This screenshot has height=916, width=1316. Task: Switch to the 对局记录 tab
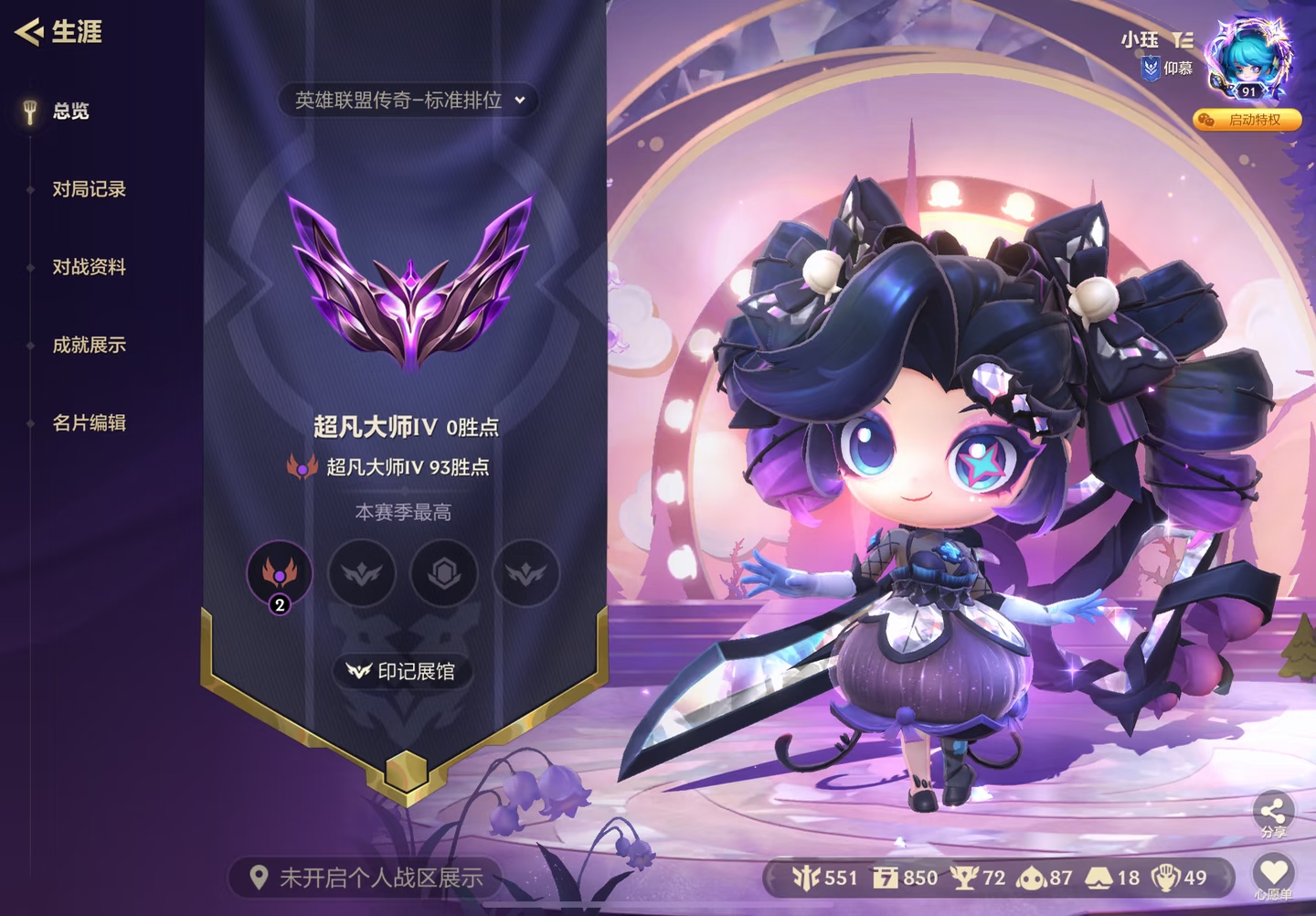[90, 188]
